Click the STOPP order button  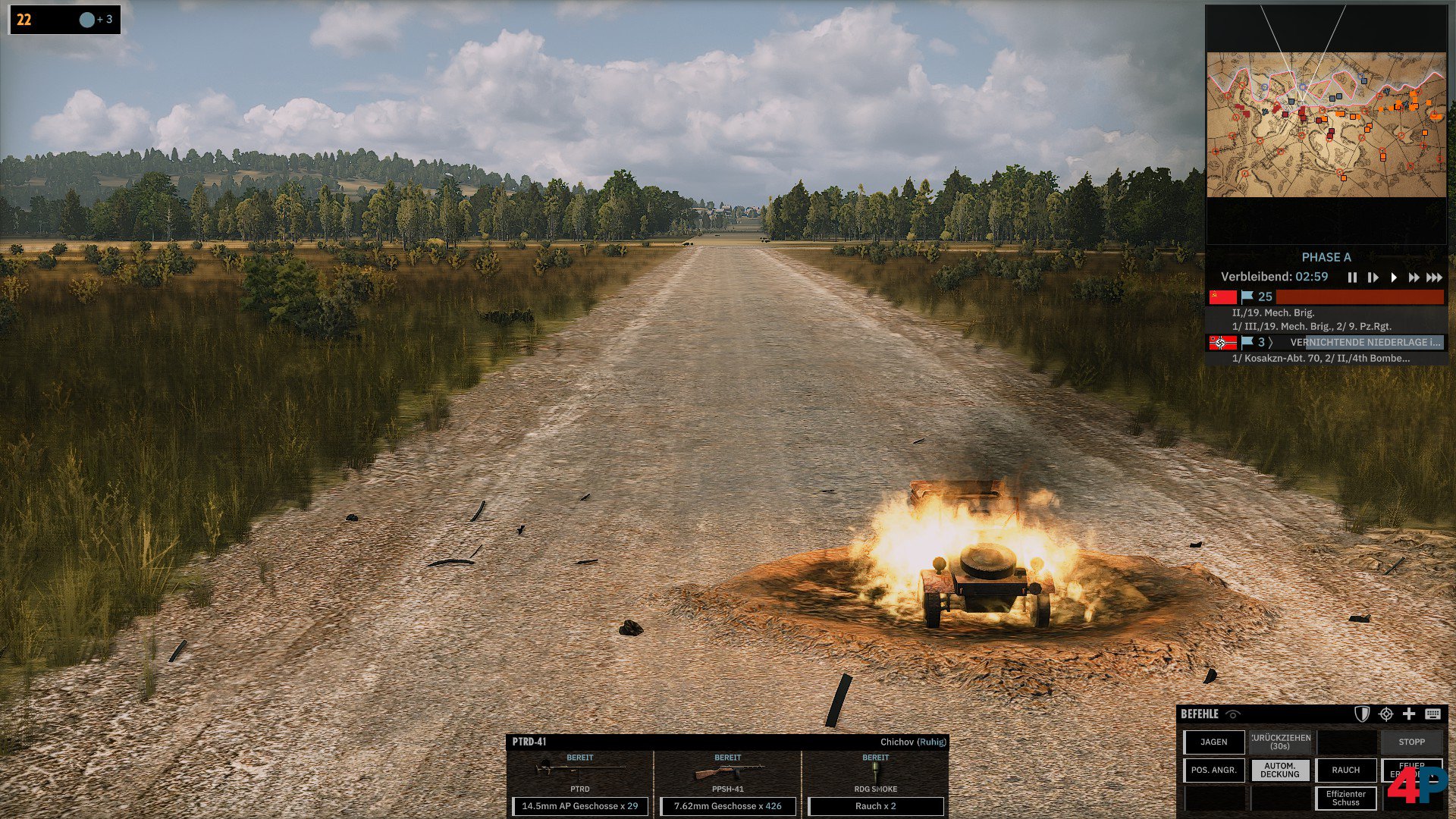[x=1411, y=742]
